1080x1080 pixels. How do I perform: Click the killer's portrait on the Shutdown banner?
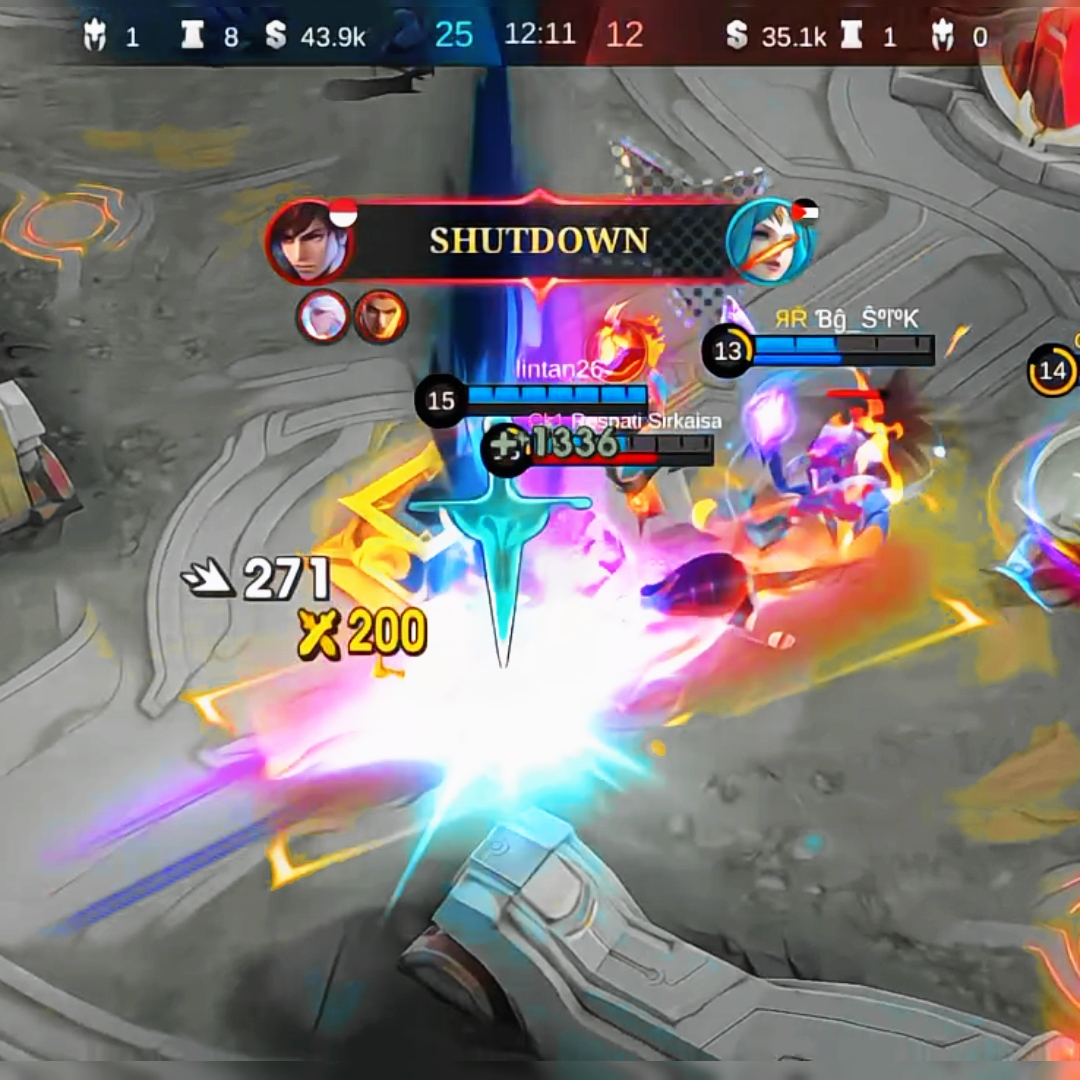point(309,242)
